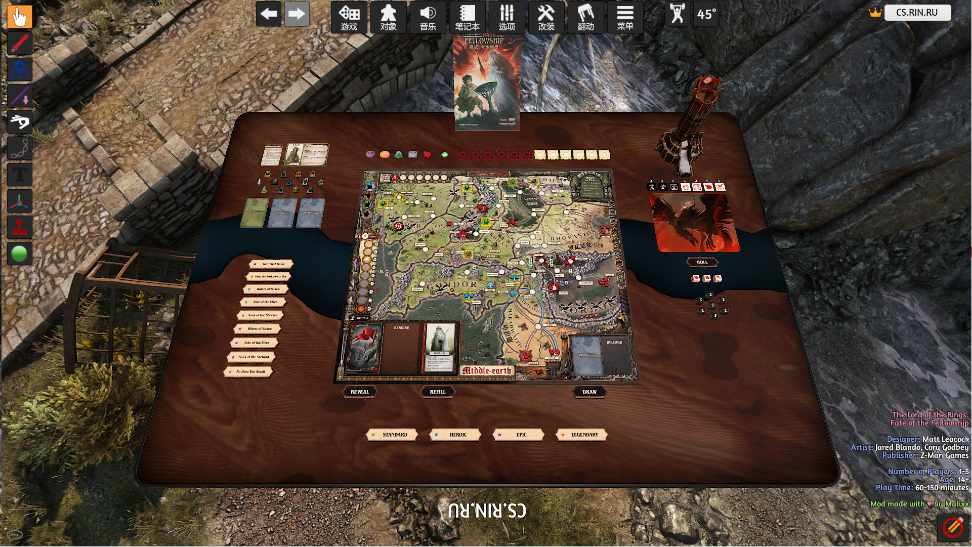Open the 改装 (Modding) tools
This screenshot has width=972, height=547.
[x=546, y=16]
